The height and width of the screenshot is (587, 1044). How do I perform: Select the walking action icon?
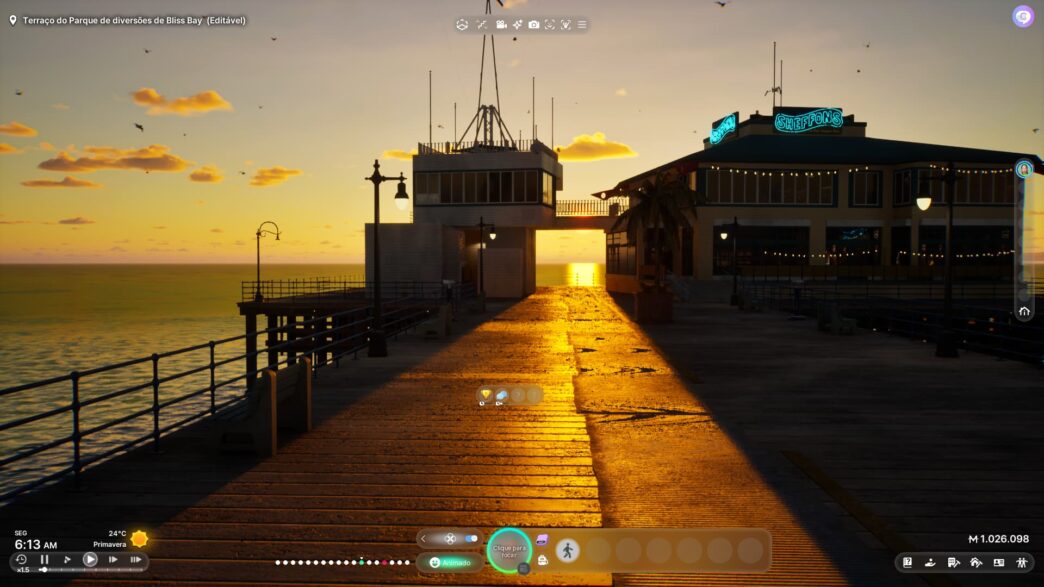567,550
